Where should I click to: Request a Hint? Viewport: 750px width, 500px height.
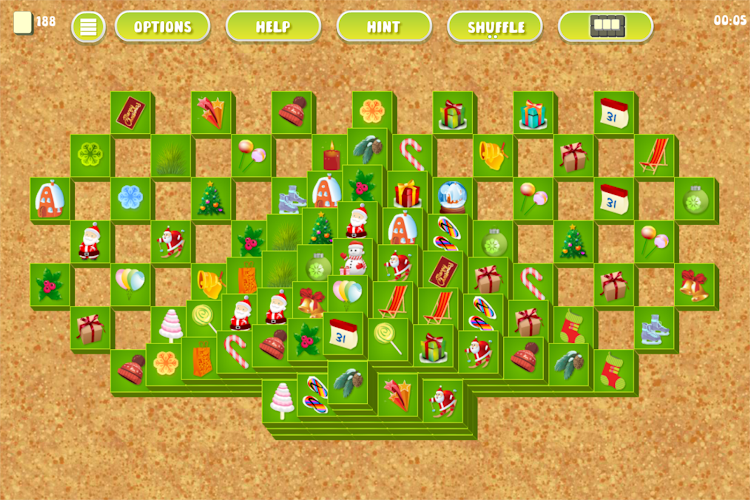tap(384, 27)
